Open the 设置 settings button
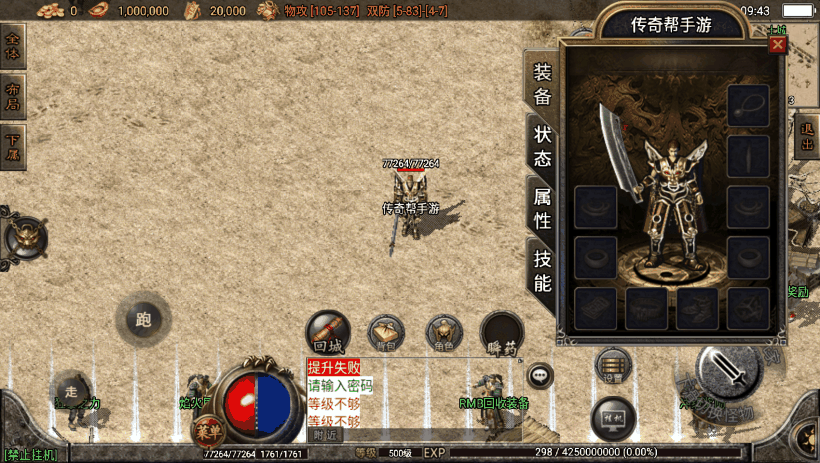This screenshot has height=463, width=820. 613,366
